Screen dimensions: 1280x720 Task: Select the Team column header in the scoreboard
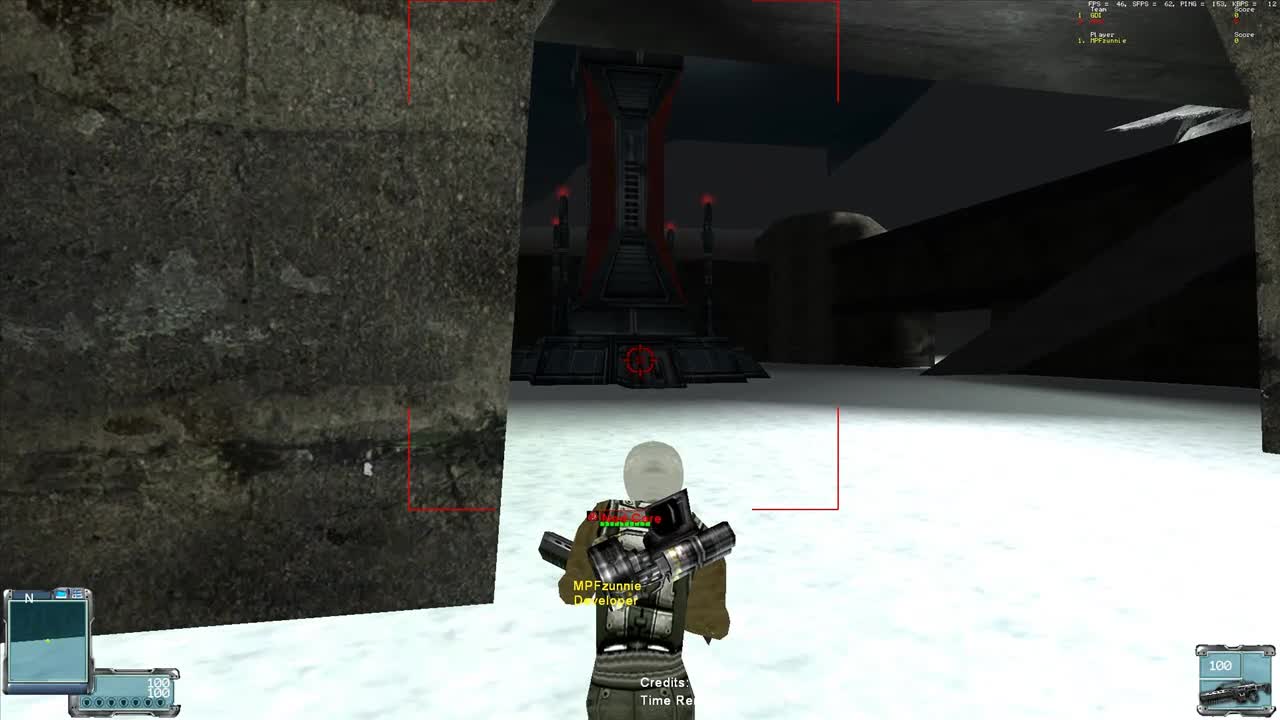(x=1099, y=10)
